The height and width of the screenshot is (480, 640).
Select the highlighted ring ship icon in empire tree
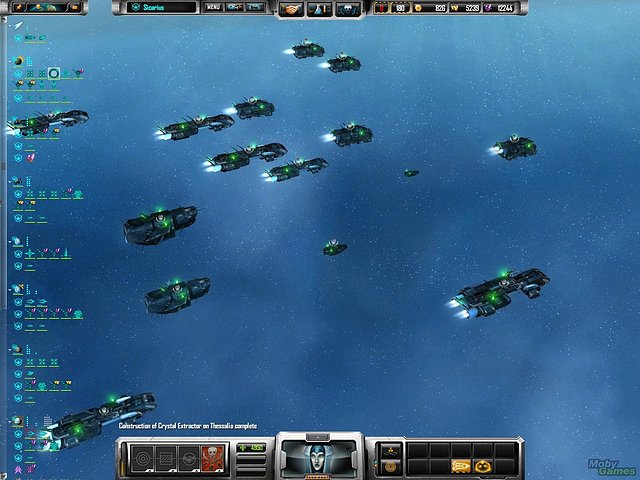(x=54, y=73)
